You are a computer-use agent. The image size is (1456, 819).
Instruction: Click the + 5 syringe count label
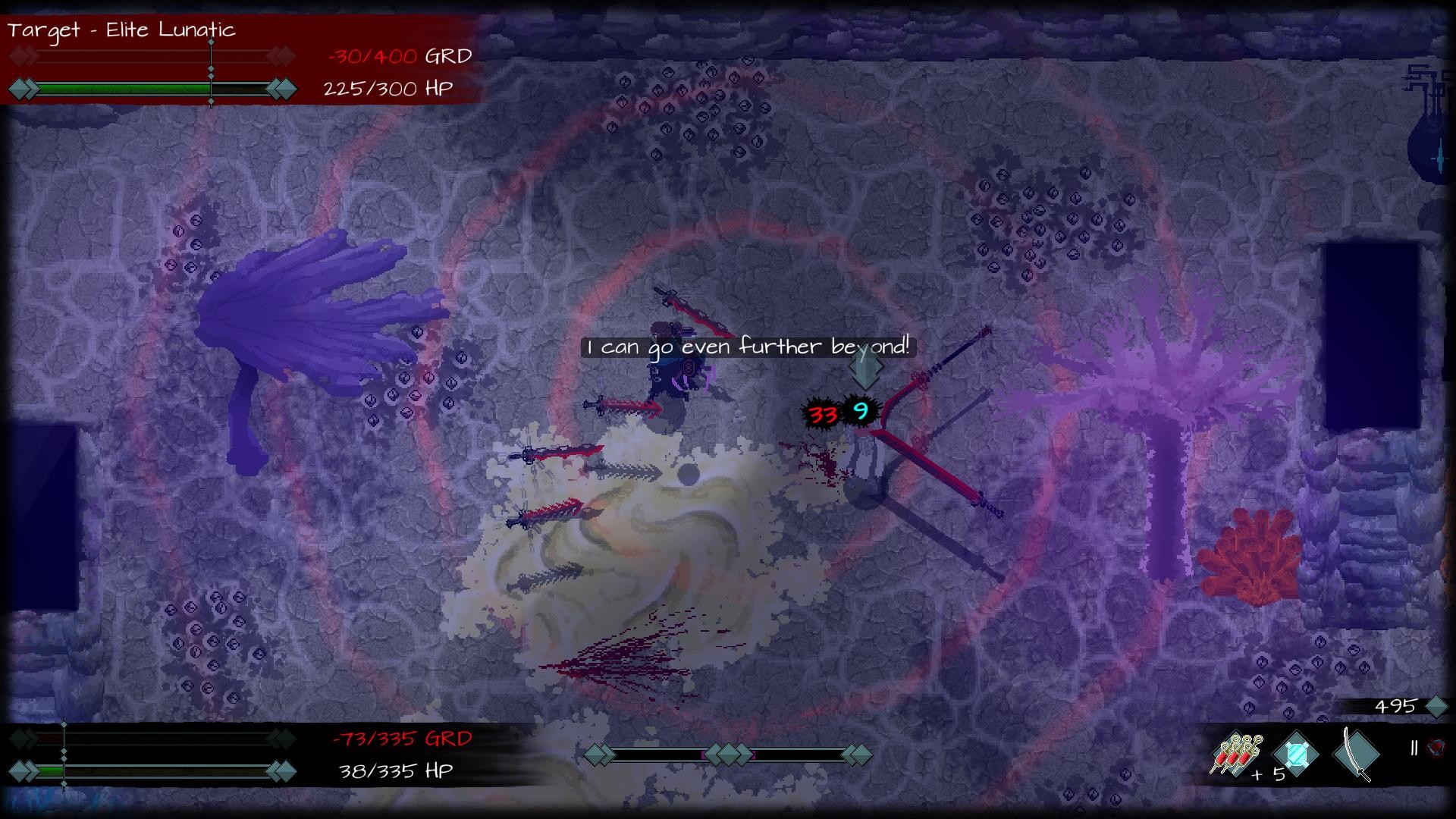point(1268,773)
